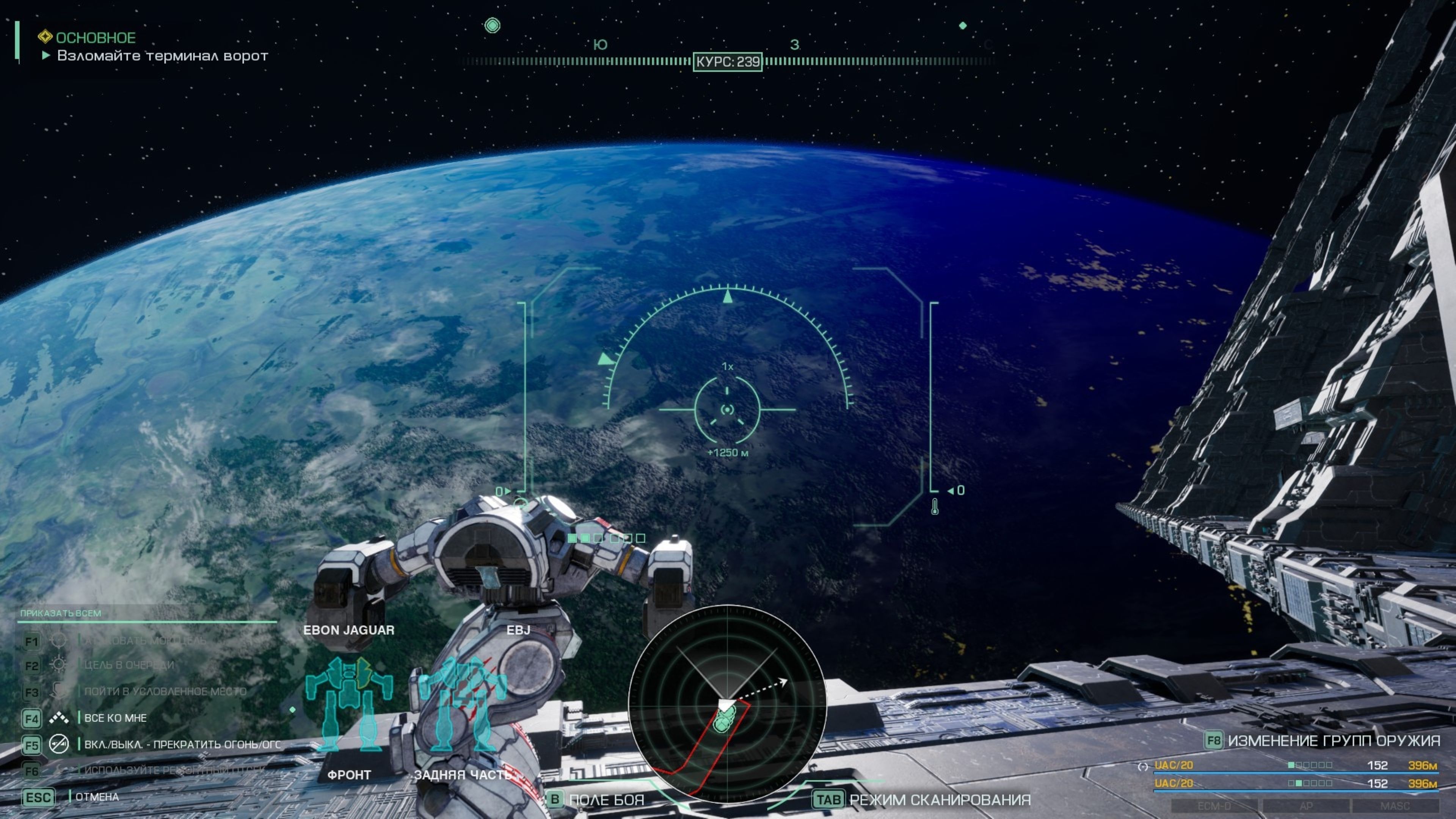
Task: Click the circular radar minimap
Action: click(x=727, y=704)
